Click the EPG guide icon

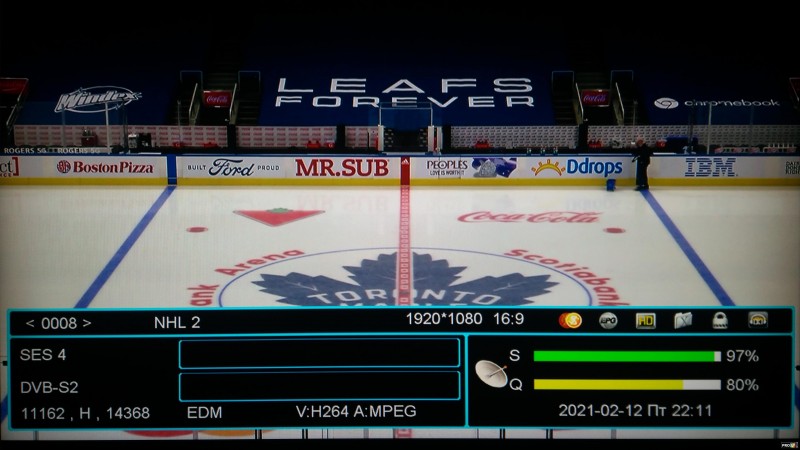tap(608, 321)
